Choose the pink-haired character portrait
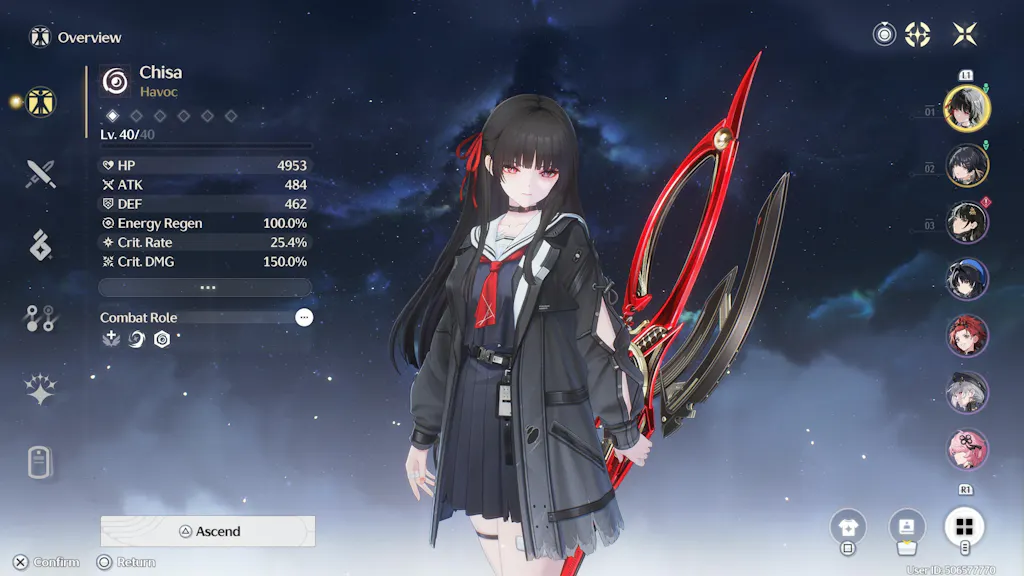Image resolution: width=1024 pixels, height=576 pixels. point(967,450)
